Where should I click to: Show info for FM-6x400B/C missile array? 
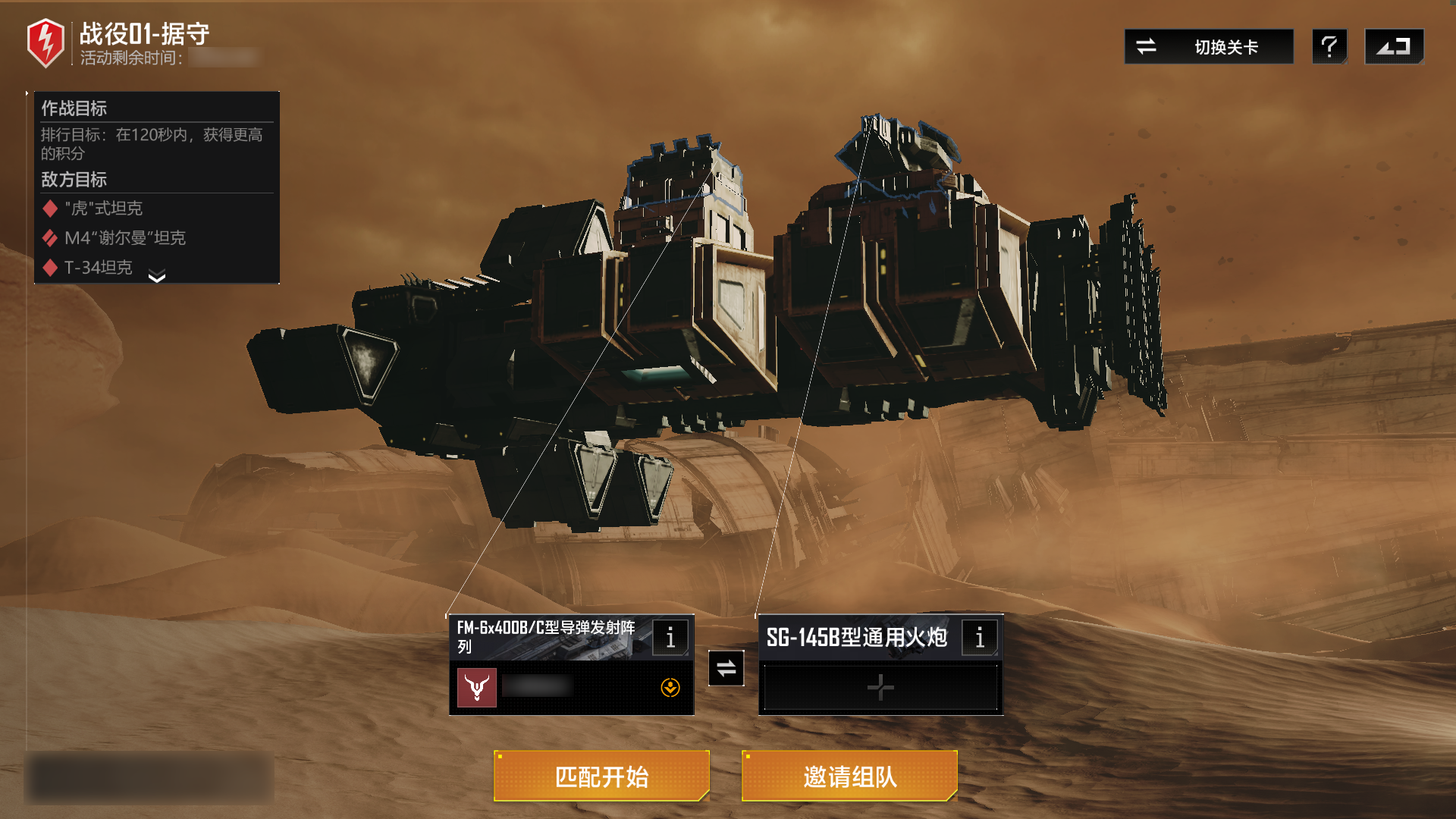tap(670, 638)
